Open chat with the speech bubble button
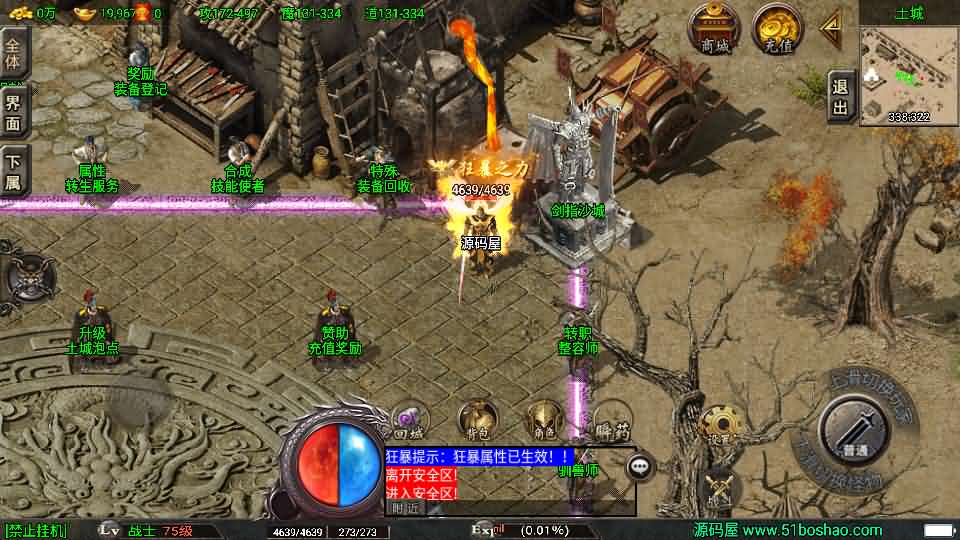This screenshot has width=960, height=540. (641, 465)
